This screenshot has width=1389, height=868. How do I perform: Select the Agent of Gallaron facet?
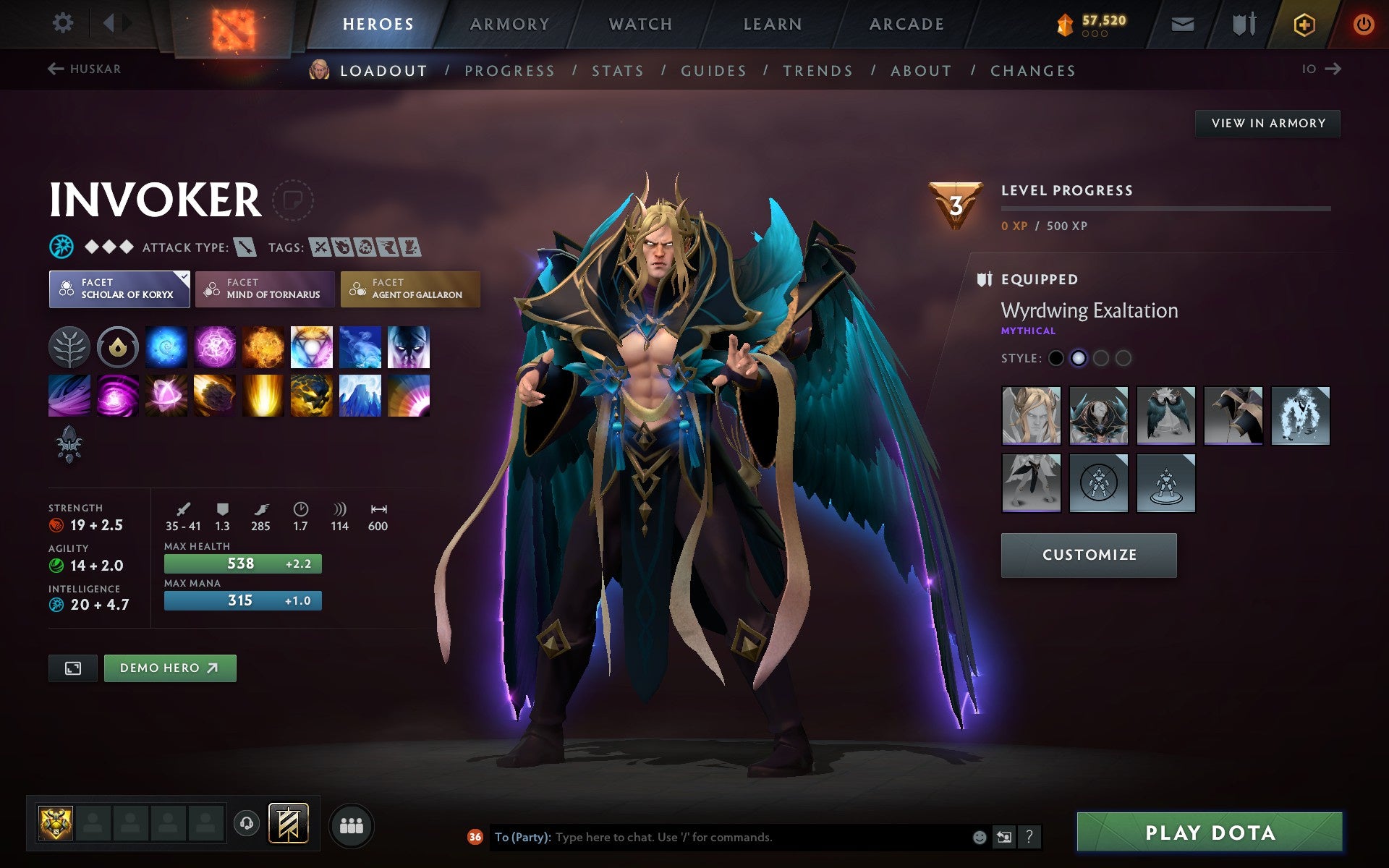coord(410,289)
